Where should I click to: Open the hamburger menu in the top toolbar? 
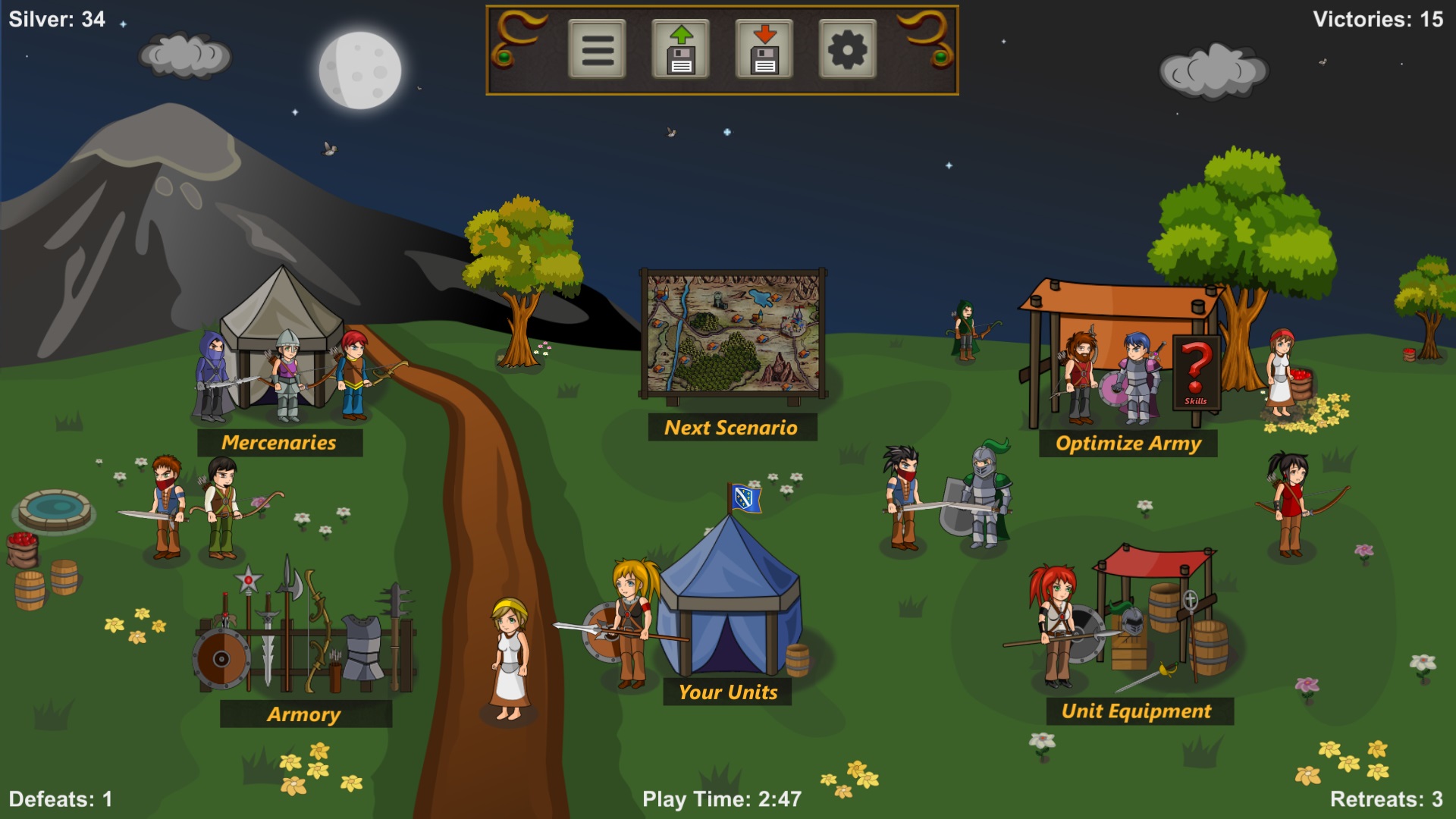[595, 51]
